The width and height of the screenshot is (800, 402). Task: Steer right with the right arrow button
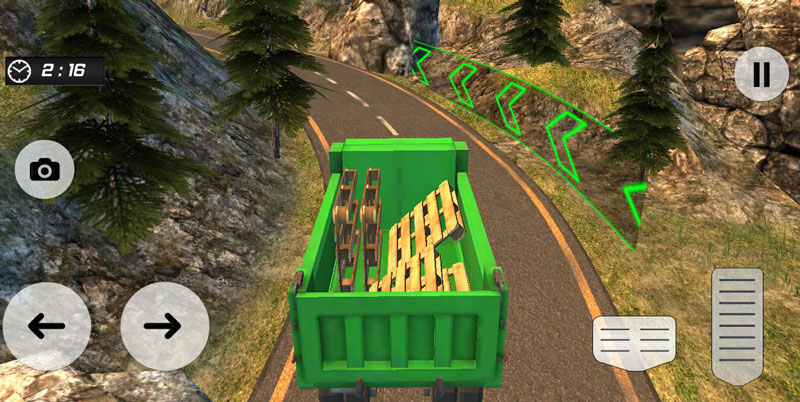164,326
